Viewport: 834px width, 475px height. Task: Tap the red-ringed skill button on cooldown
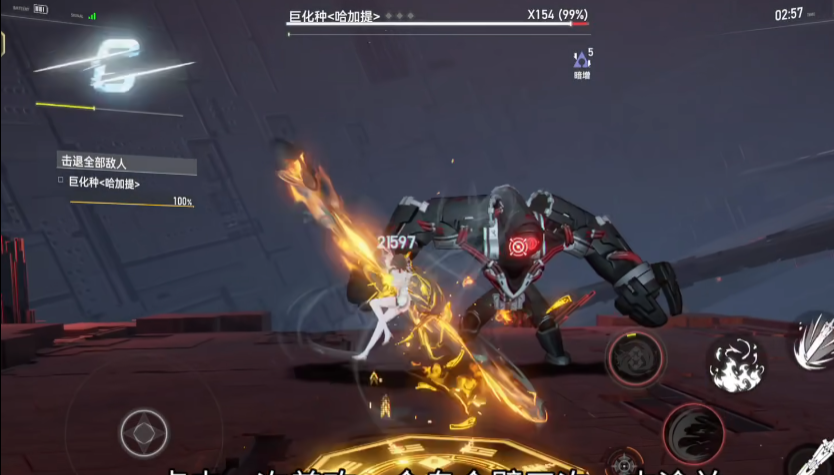(x=635, y=357)
